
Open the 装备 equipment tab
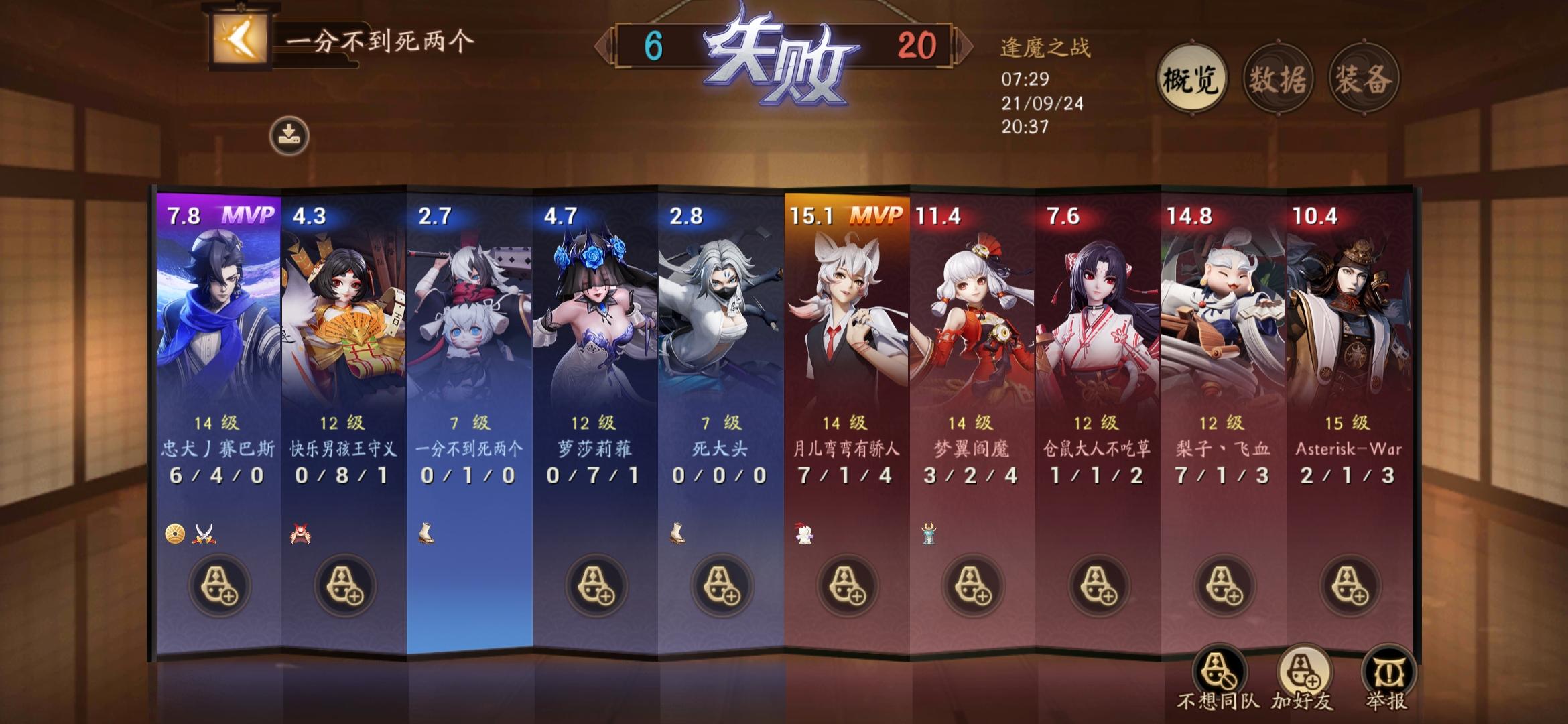(x=1364, y=78)
